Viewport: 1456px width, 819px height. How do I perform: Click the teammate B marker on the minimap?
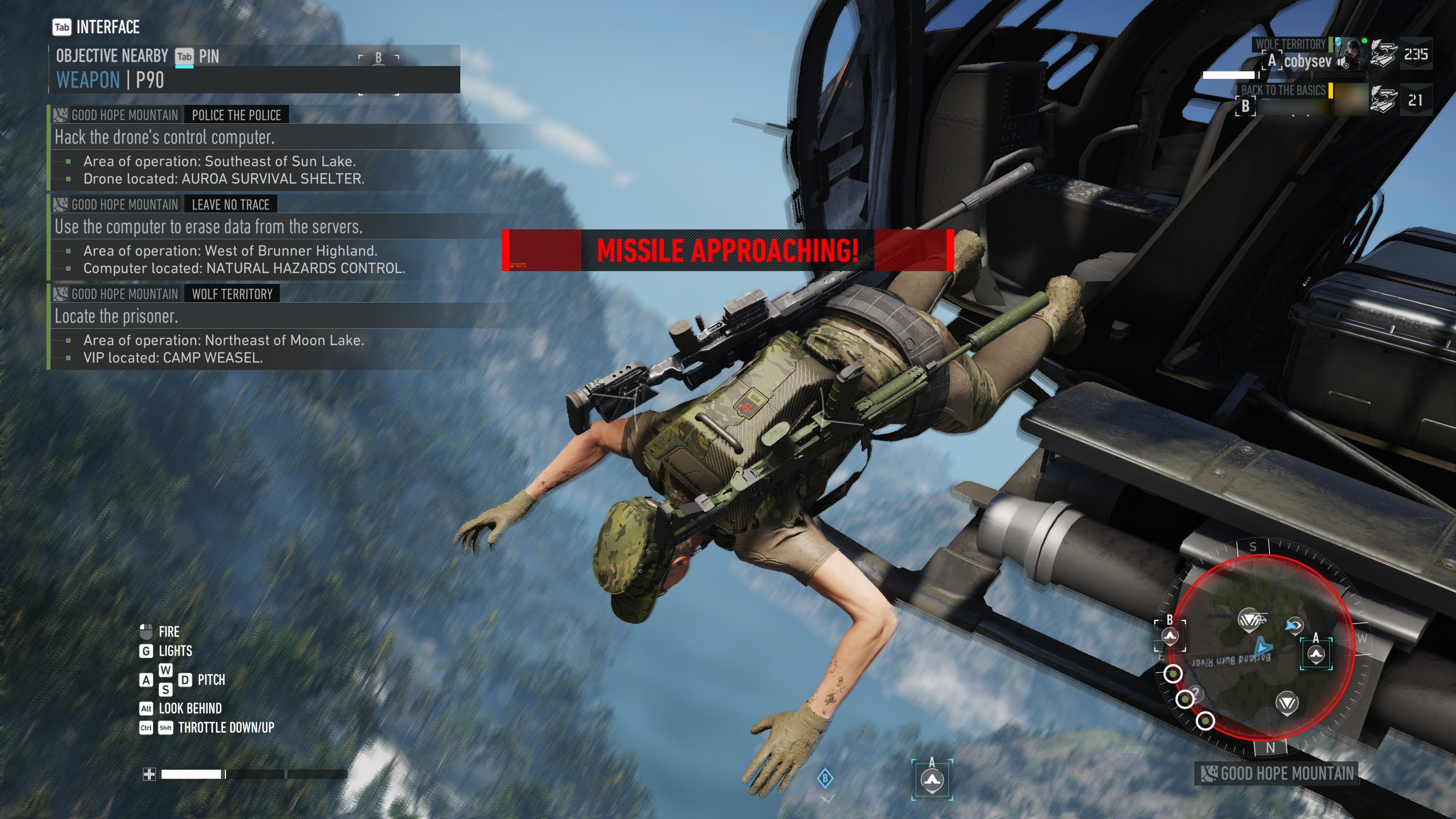pos(1169,636)
